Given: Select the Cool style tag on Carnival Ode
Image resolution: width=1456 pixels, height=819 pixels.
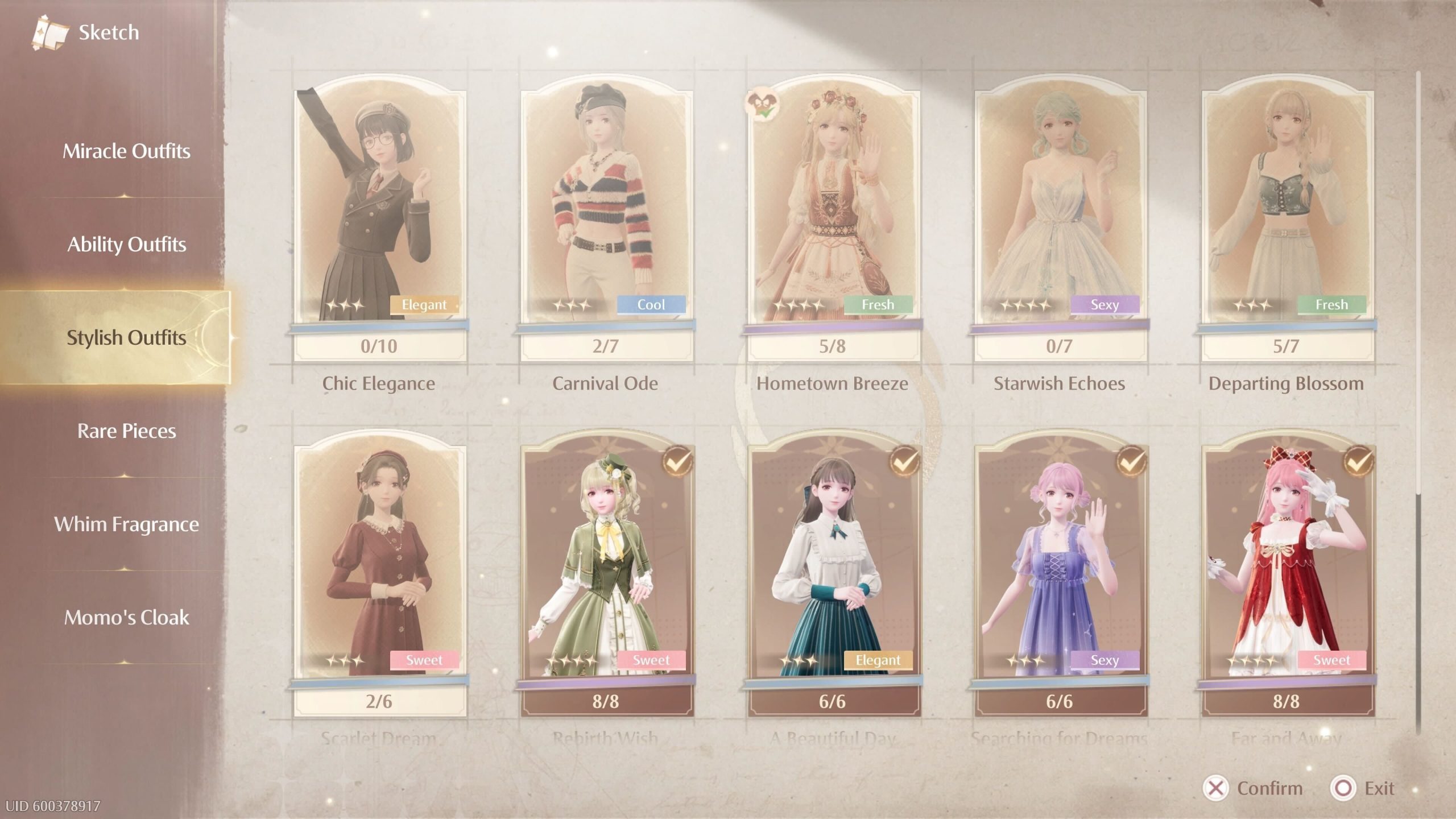Looking at the screenshot, I should pos(651,305).
